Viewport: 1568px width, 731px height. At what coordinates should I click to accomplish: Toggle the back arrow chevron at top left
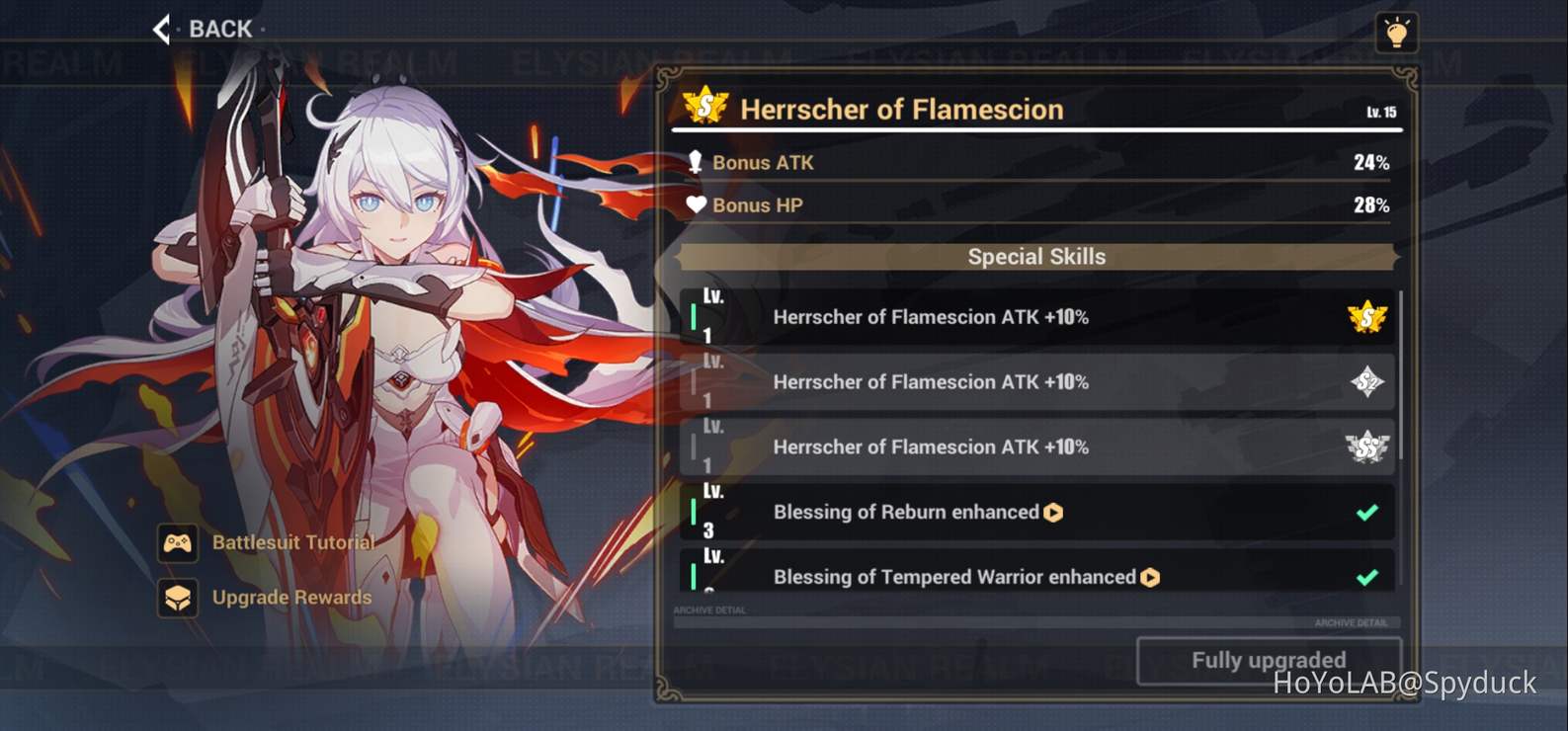coord(161,29)
